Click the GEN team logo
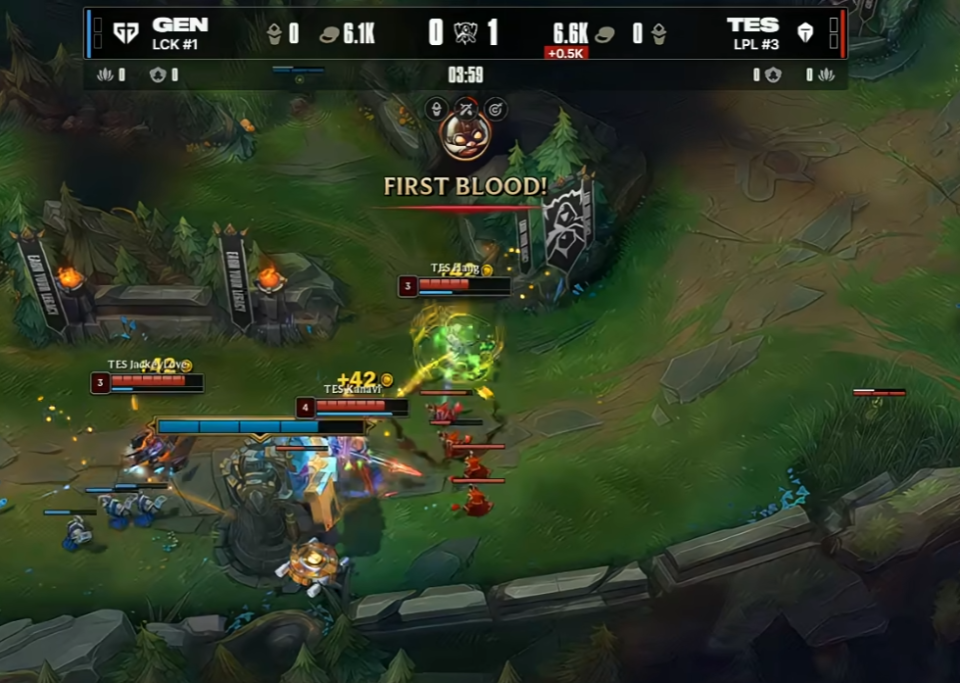This screenshot has width=960, height=683. [x=124, y=34]
